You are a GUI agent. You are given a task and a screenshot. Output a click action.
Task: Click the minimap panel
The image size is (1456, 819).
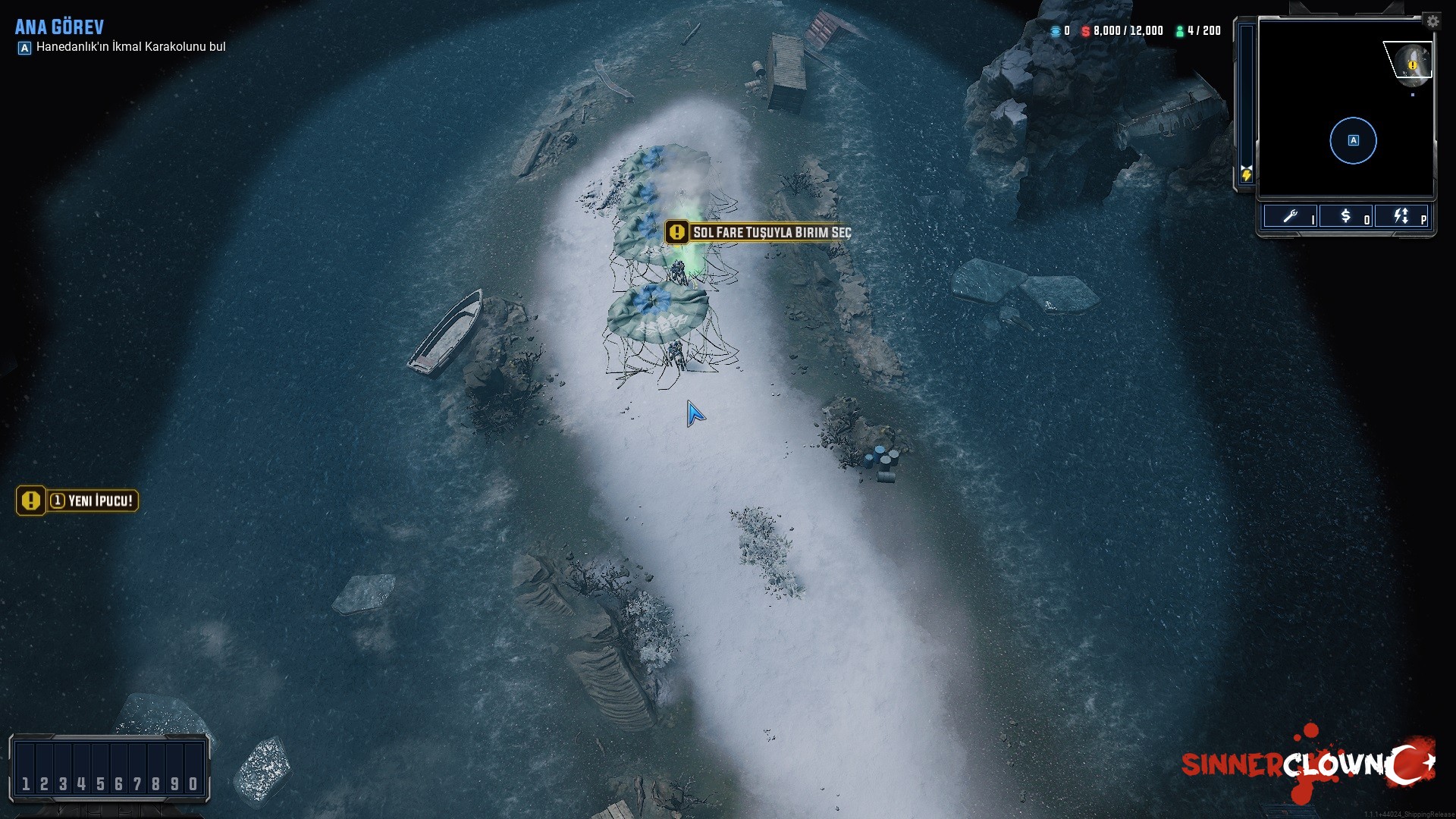point(1346,108)
